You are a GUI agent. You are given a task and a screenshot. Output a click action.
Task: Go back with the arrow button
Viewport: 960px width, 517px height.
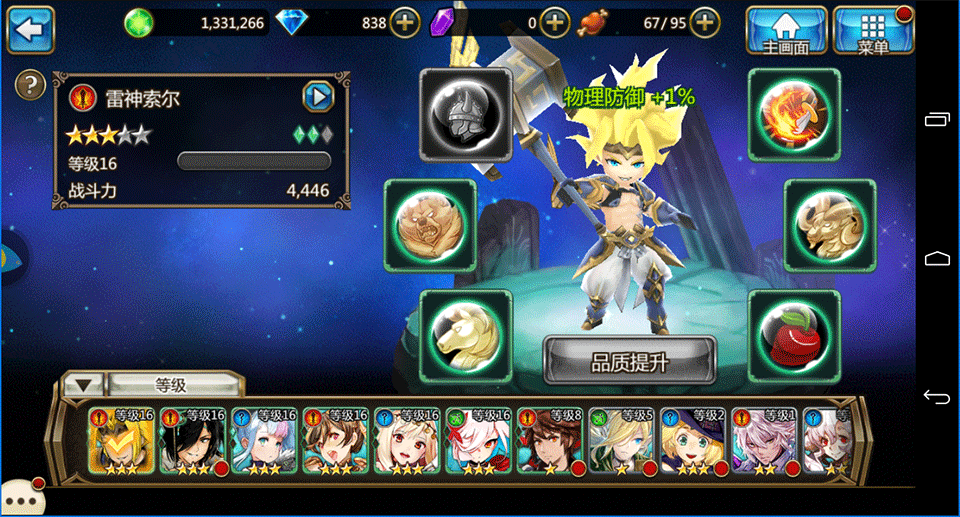(30, 30)
